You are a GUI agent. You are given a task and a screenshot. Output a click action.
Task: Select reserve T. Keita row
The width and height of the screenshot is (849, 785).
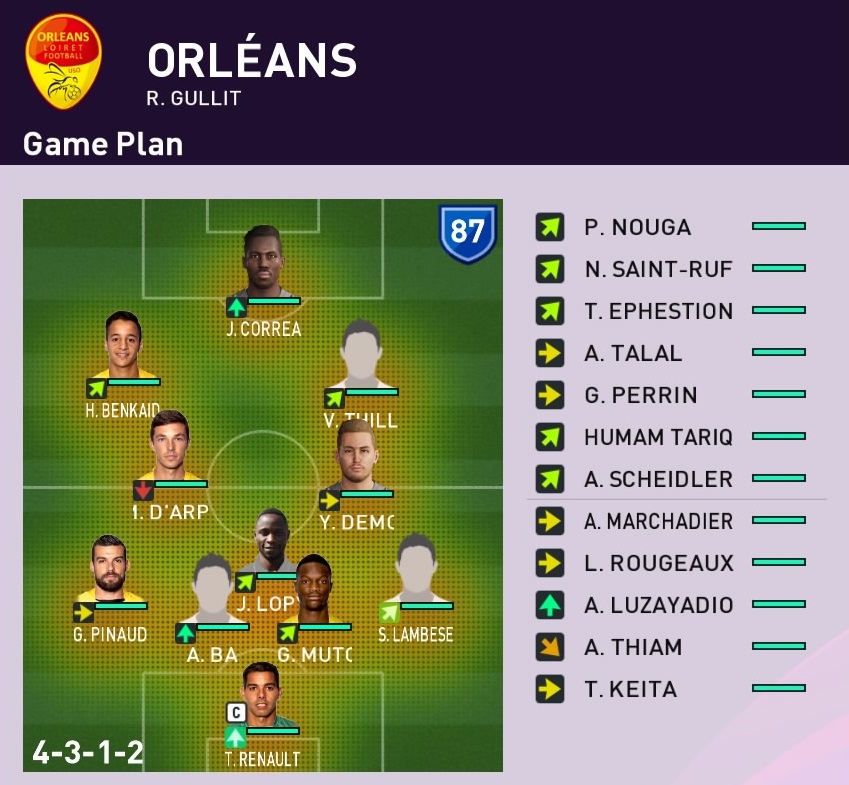pos(670,689)
